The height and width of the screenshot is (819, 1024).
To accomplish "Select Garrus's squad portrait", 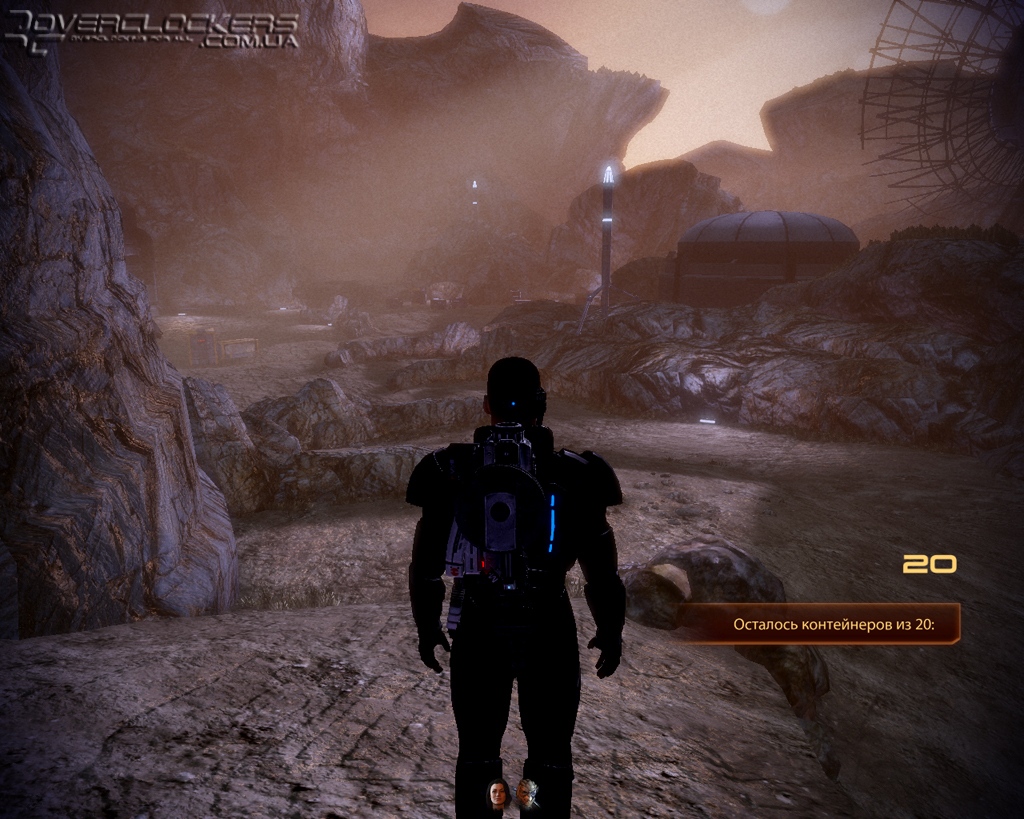I will click(527, 794).
